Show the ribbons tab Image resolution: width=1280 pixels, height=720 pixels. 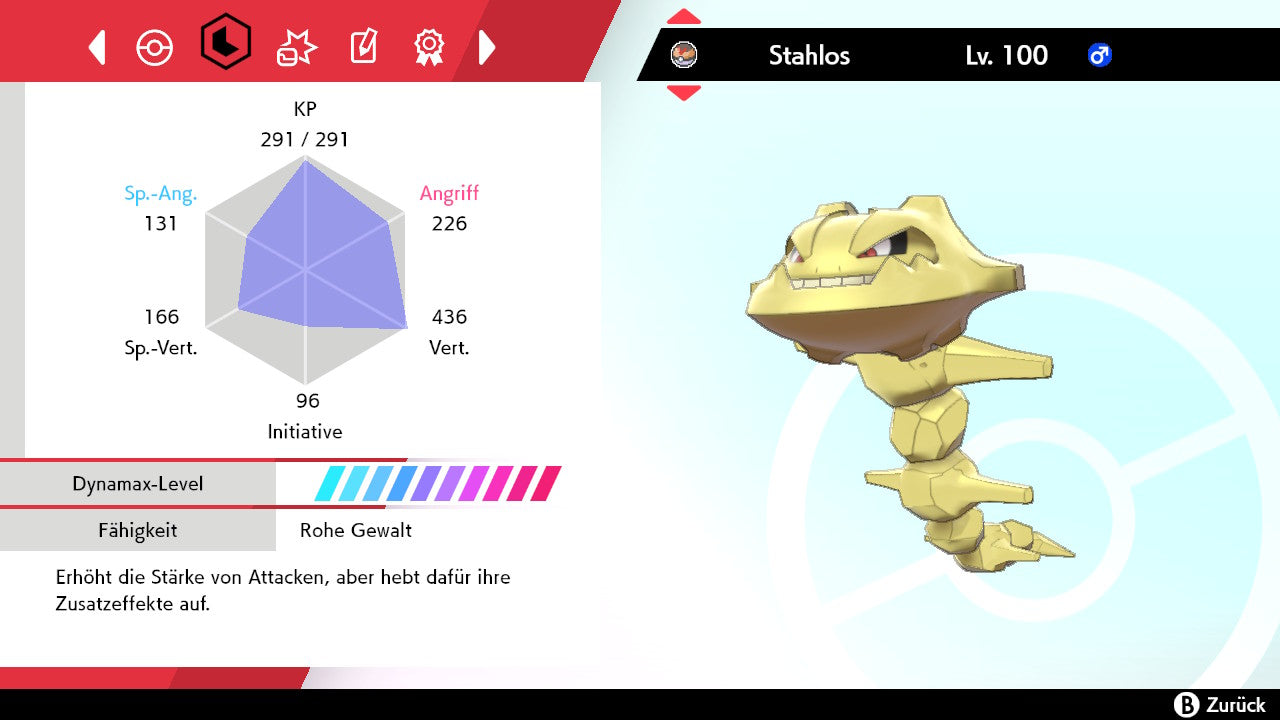pos(429,46)
